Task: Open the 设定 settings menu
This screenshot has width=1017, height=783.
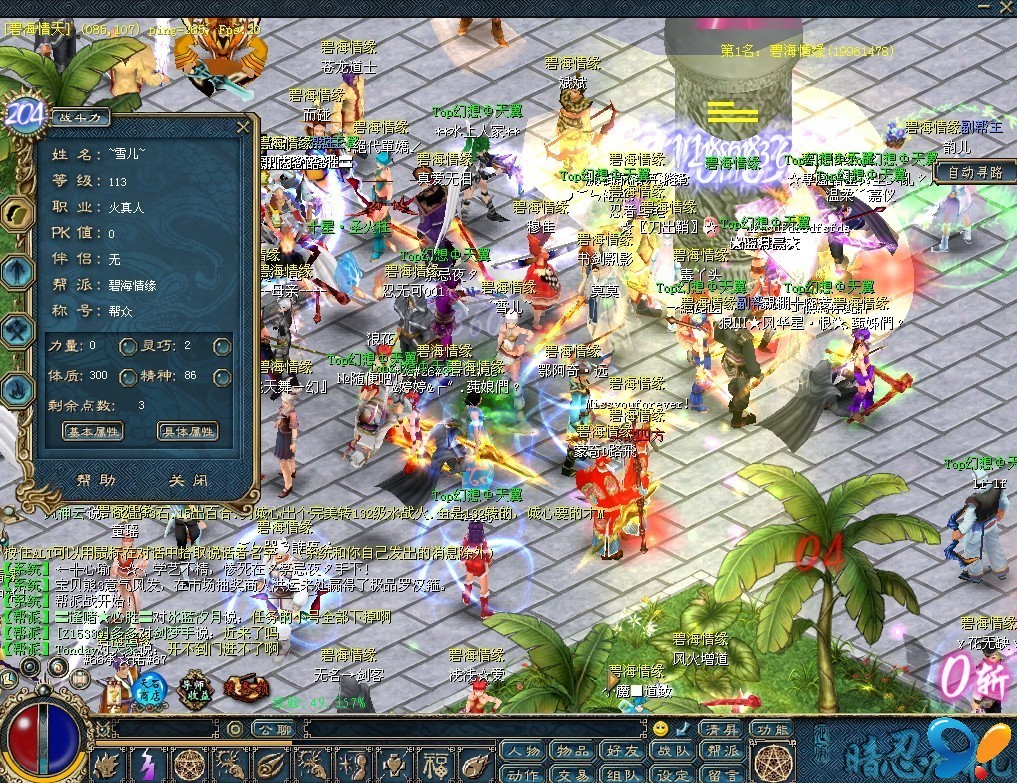Action: [673, 774]
